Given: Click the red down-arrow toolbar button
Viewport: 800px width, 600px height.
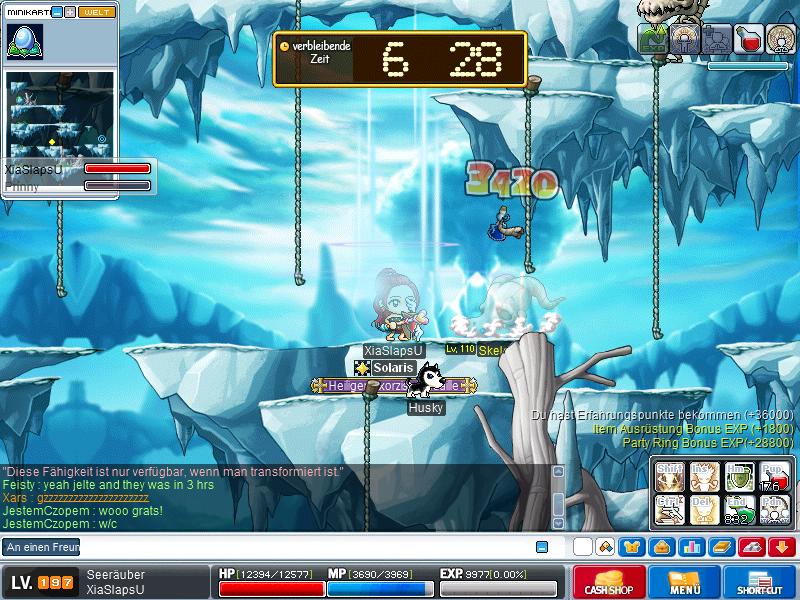Looking at the screenshot, I should coord(782,547).
